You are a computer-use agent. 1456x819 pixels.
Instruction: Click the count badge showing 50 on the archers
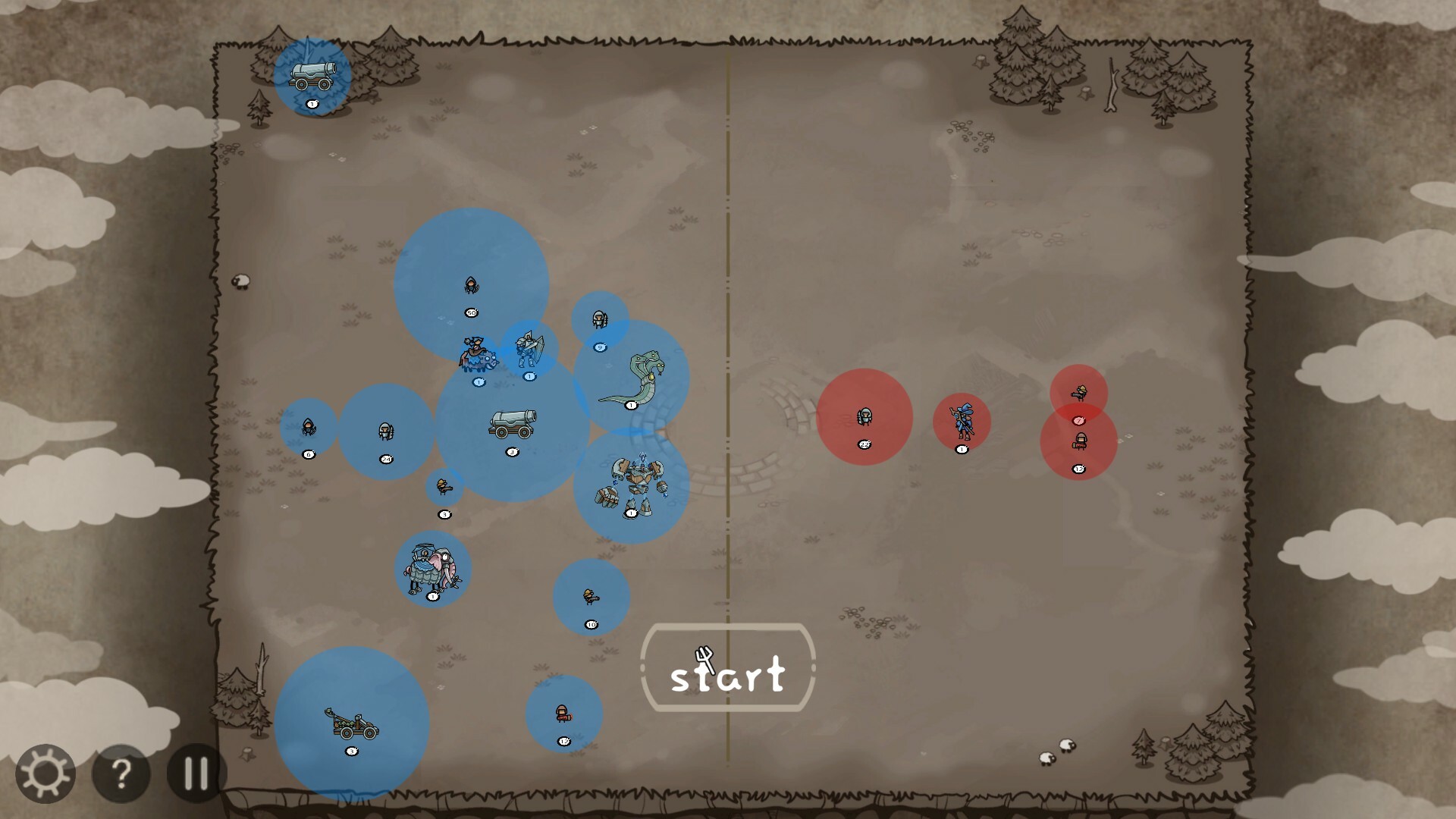click(x=470, y=313)
